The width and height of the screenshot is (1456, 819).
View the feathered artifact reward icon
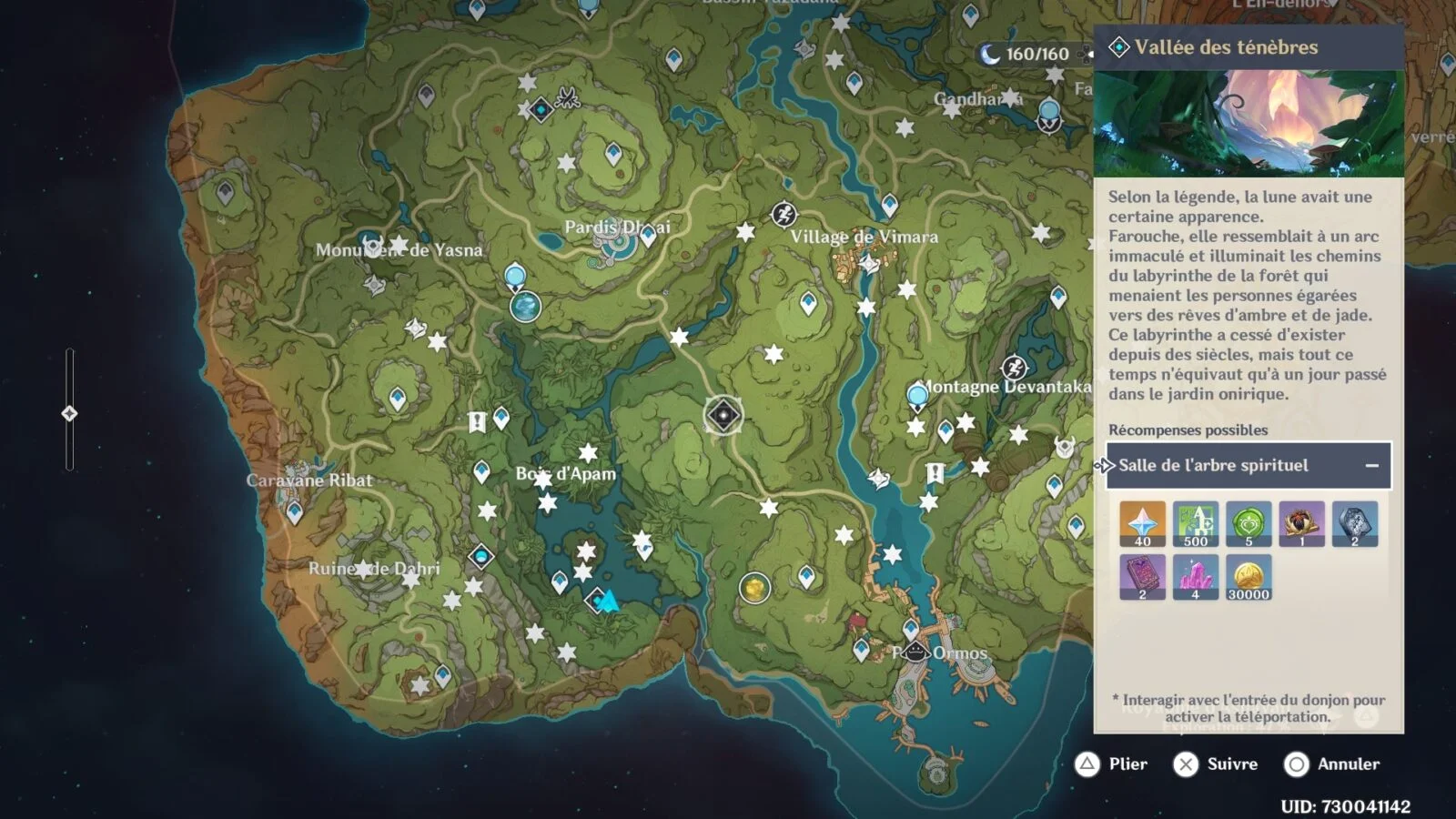(1301, 523)
